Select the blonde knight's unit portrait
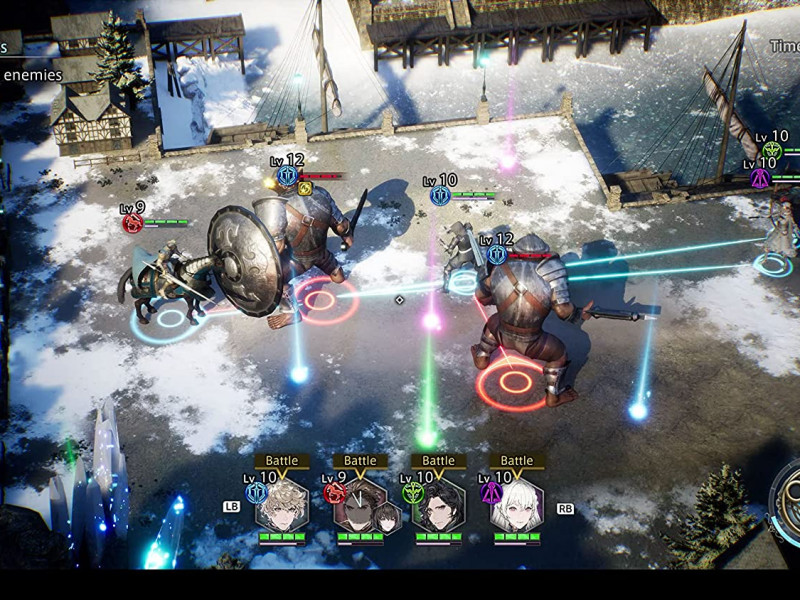The image size is (800, 600). (281, 503)
